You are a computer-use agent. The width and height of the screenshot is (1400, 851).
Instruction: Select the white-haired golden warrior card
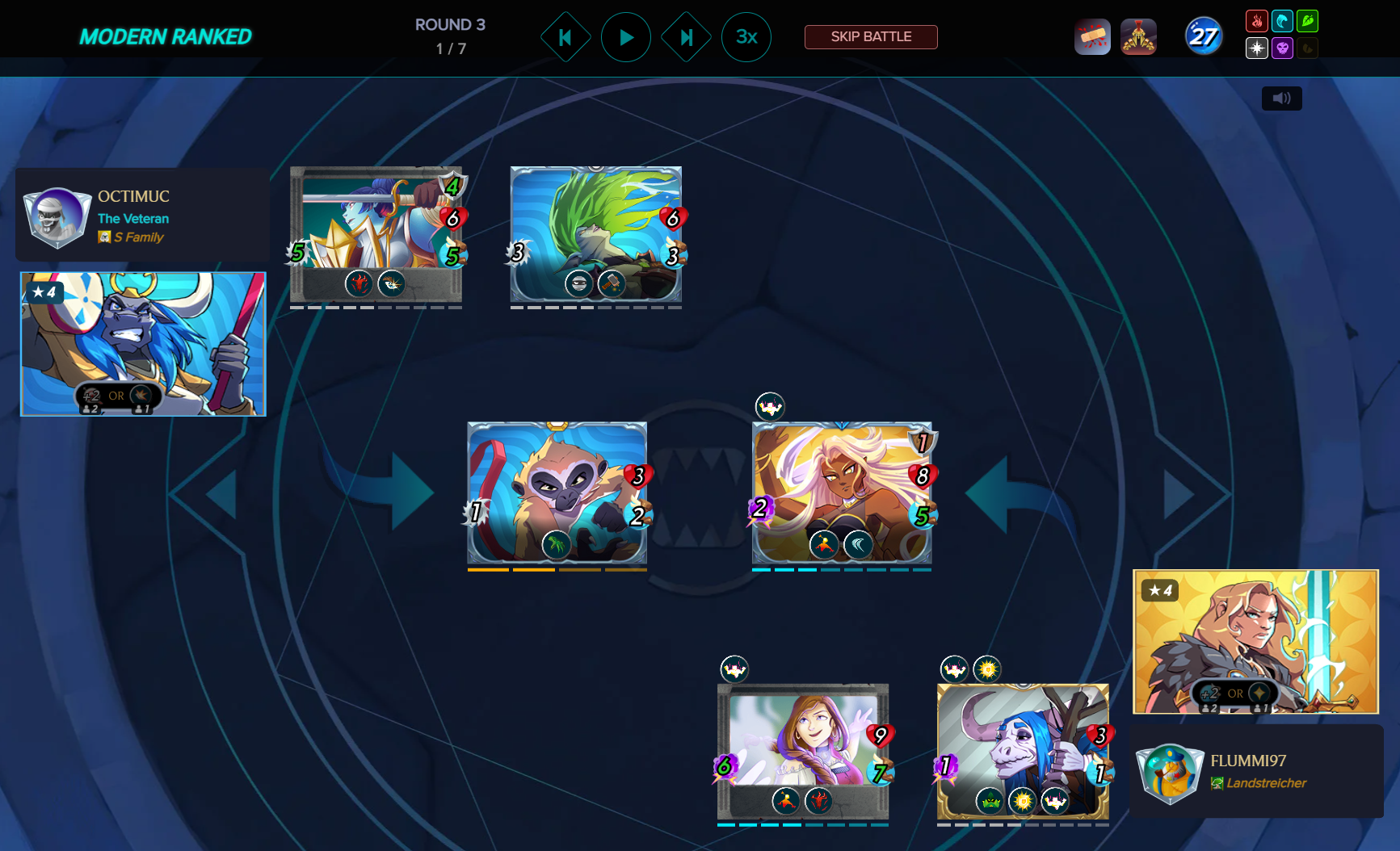(x=842, y=492)
